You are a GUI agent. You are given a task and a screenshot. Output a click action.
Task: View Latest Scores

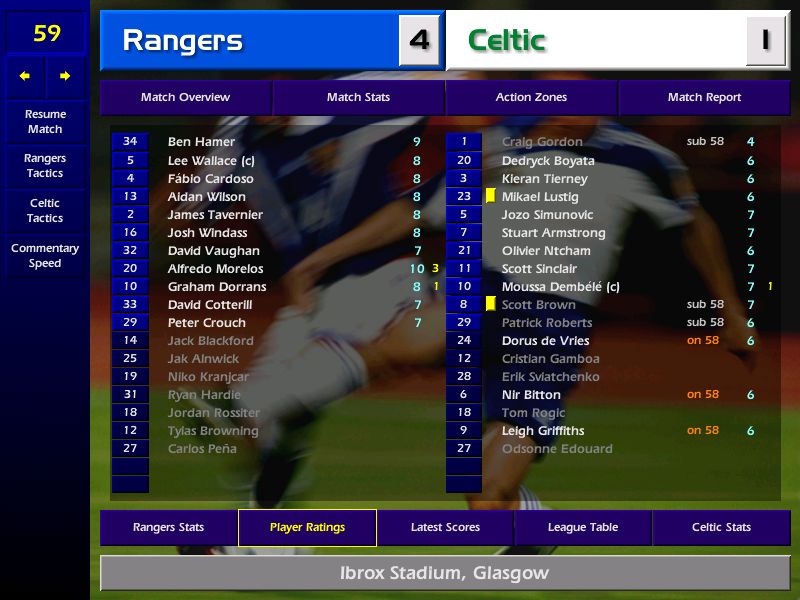(445, 528)
